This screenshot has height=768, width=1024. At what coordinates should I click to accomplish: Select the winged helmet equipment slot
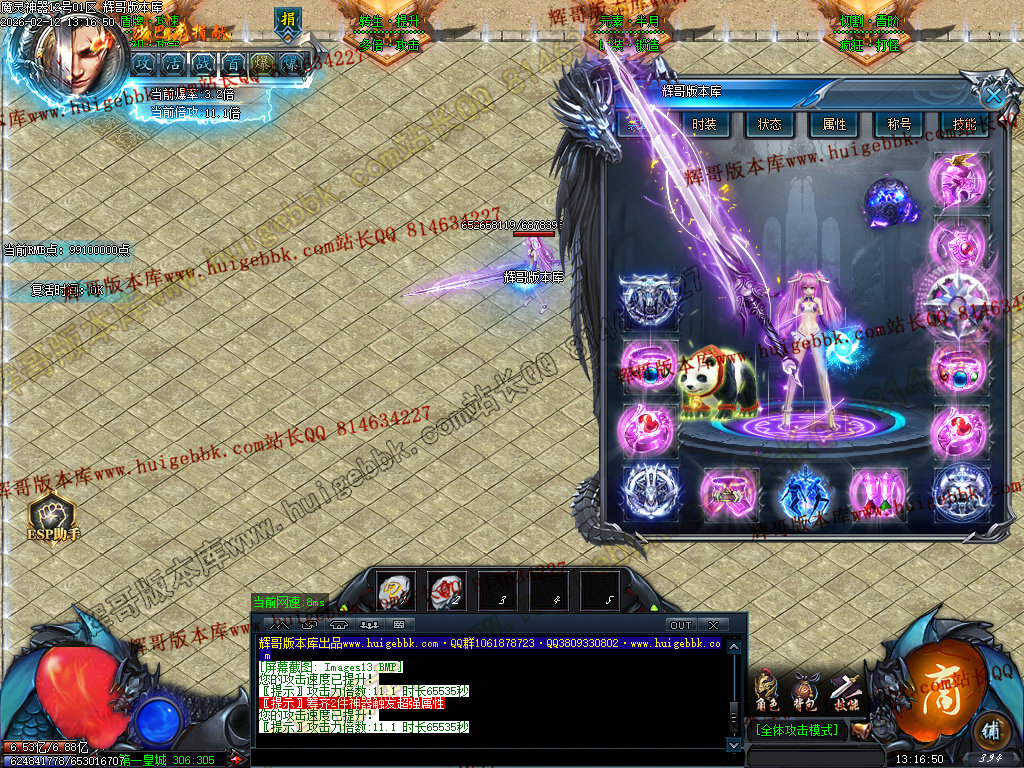(x=959, y=180)
